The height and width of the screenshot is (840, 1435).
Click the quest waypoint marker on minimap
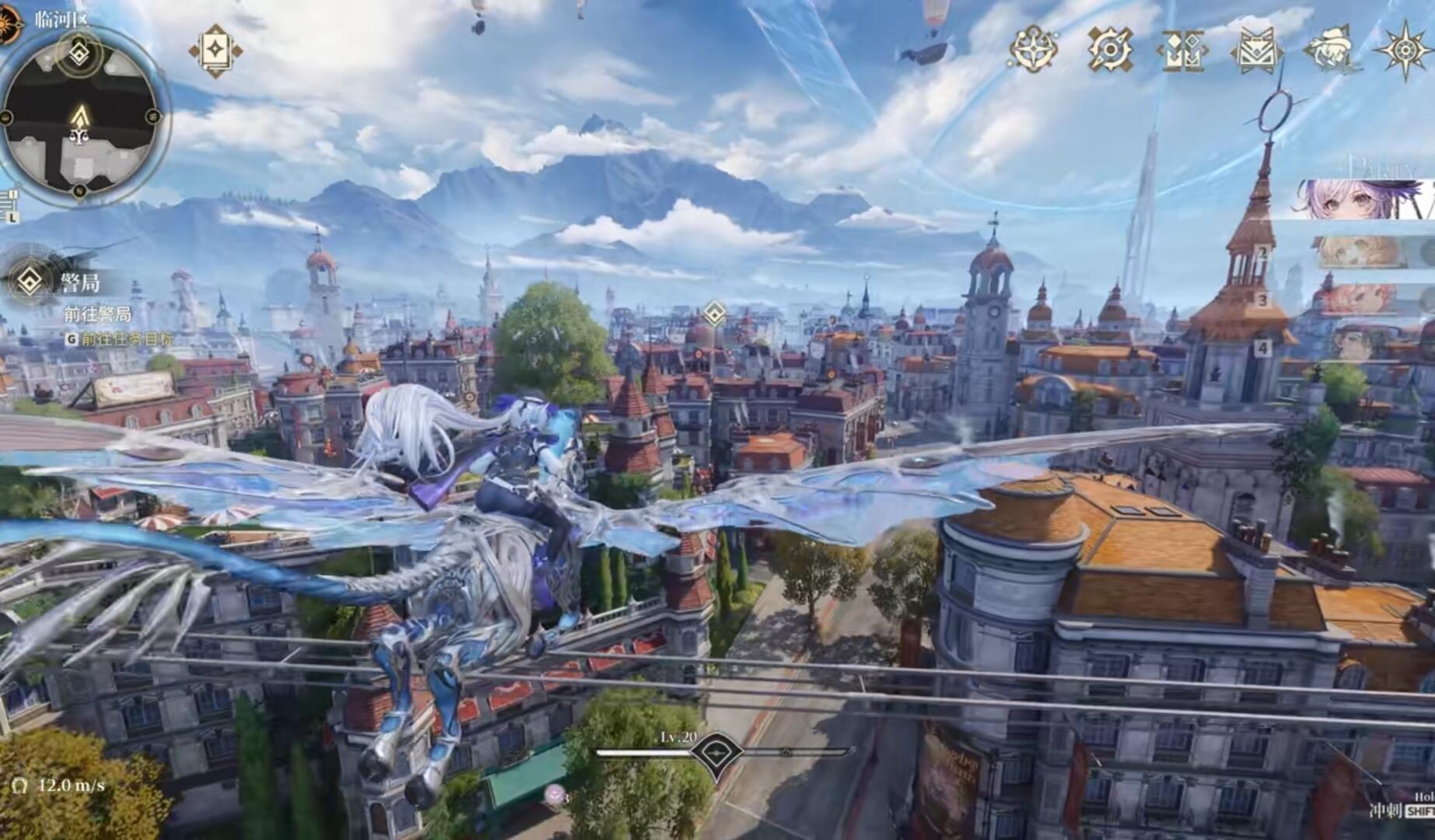[x=80, y=54]
